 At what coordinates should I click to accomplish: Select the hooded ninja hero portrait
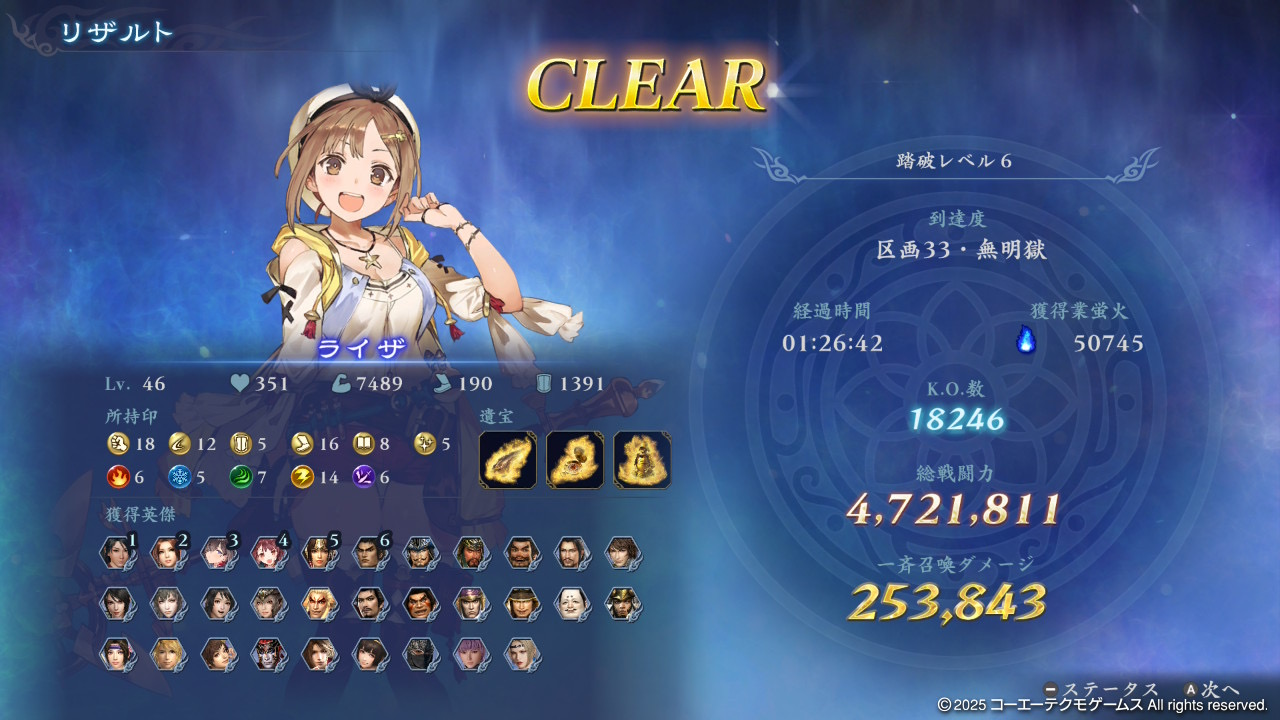point(420,654)
